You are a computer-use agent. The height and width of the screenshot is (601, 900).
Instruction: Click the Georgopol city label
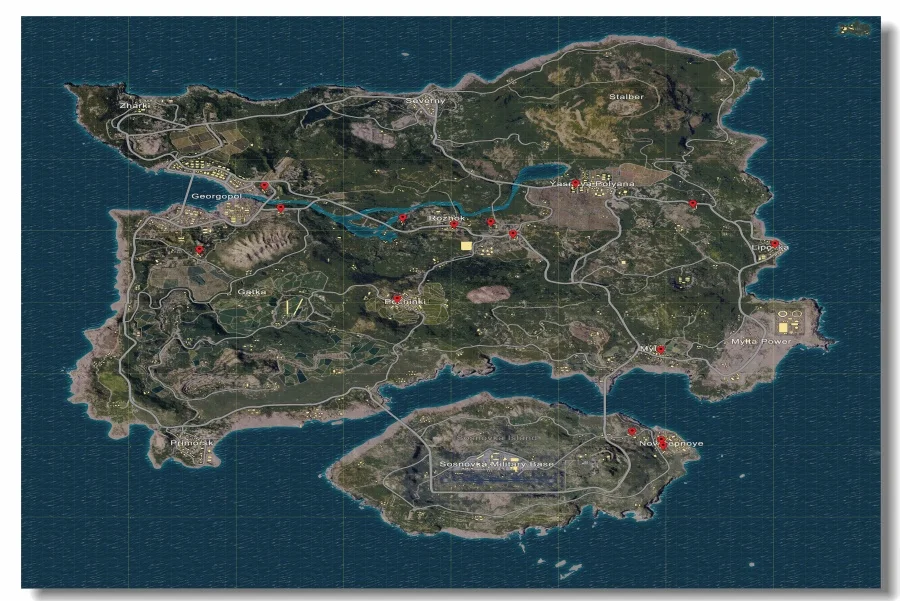(x=215, y=198)
